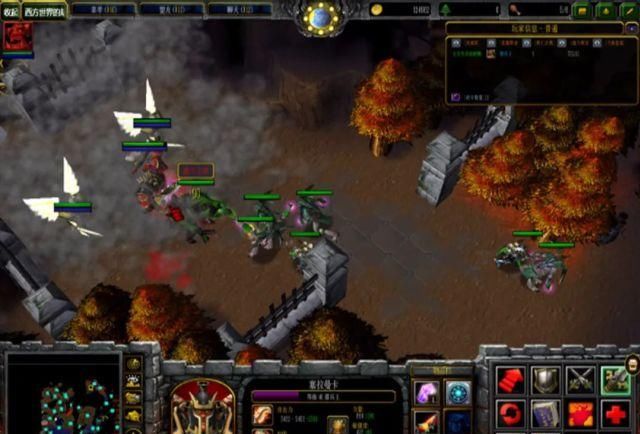Click the red cross ability icon

[x=615, y=415]
